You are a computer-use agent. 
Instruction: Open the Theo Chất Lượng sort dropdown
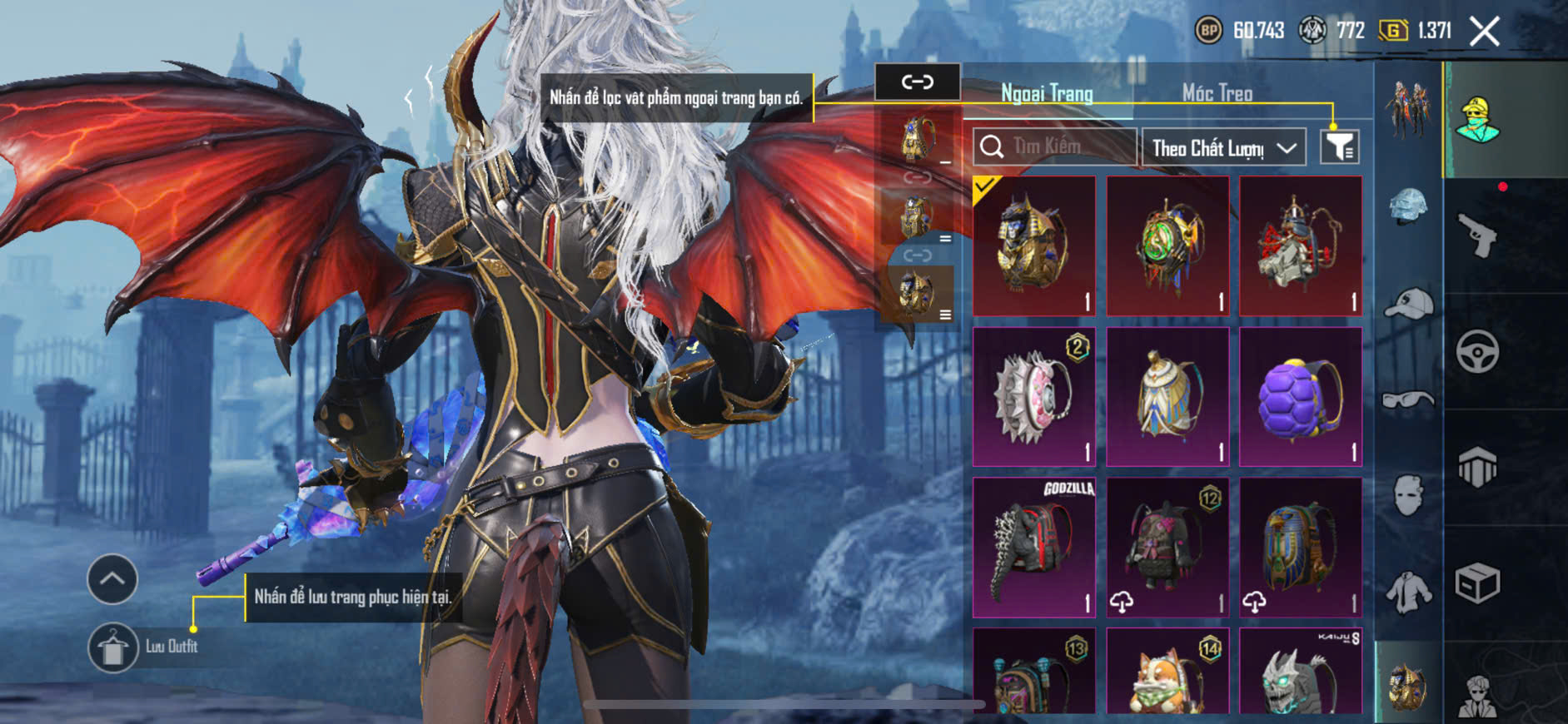click(x=1223, y=148)
